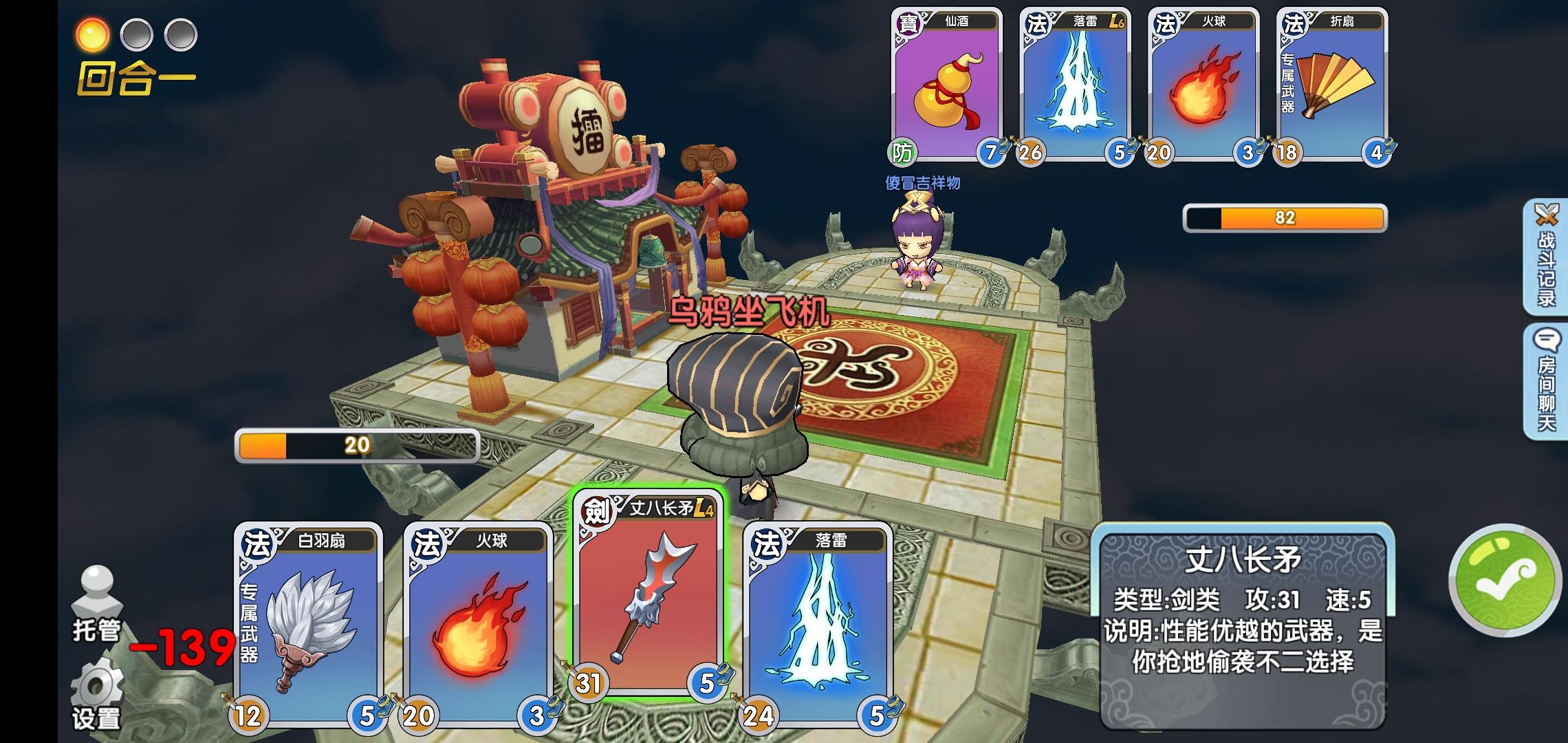
Task: Pick the 丈八长矛 spear card
Action: pyautogui.click(x=647, y=595)
